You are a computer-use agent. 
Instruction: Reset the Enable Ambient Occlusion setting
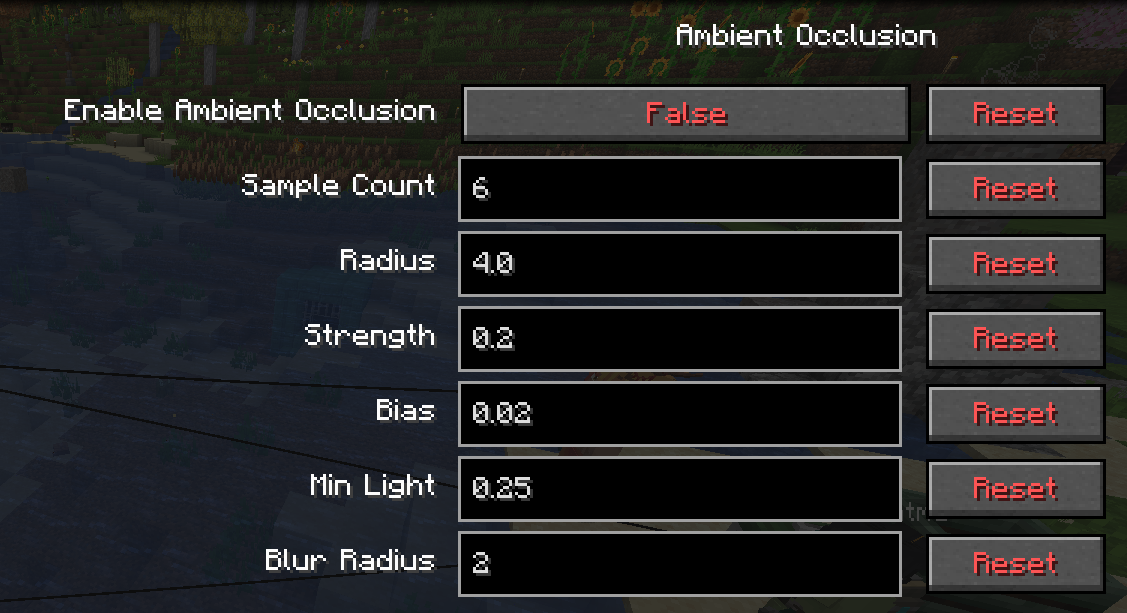[x=1015, y=114]
